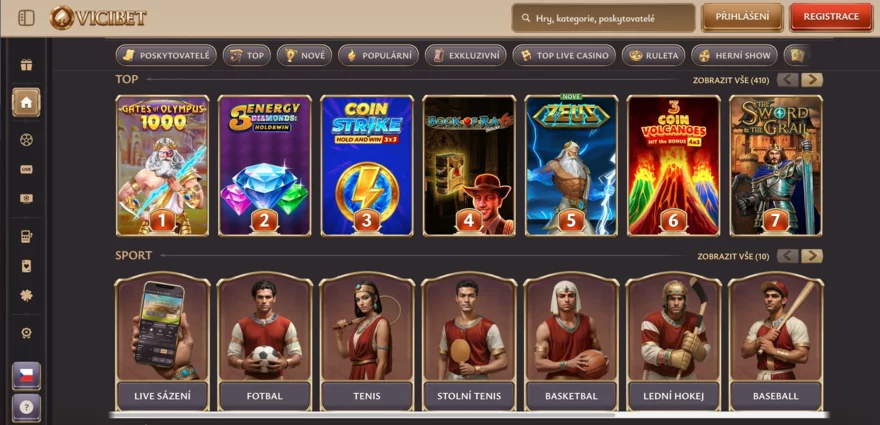Screen dimensions: 880x425
Task: Show the Top Live Casino category
Action: point(564,56)
